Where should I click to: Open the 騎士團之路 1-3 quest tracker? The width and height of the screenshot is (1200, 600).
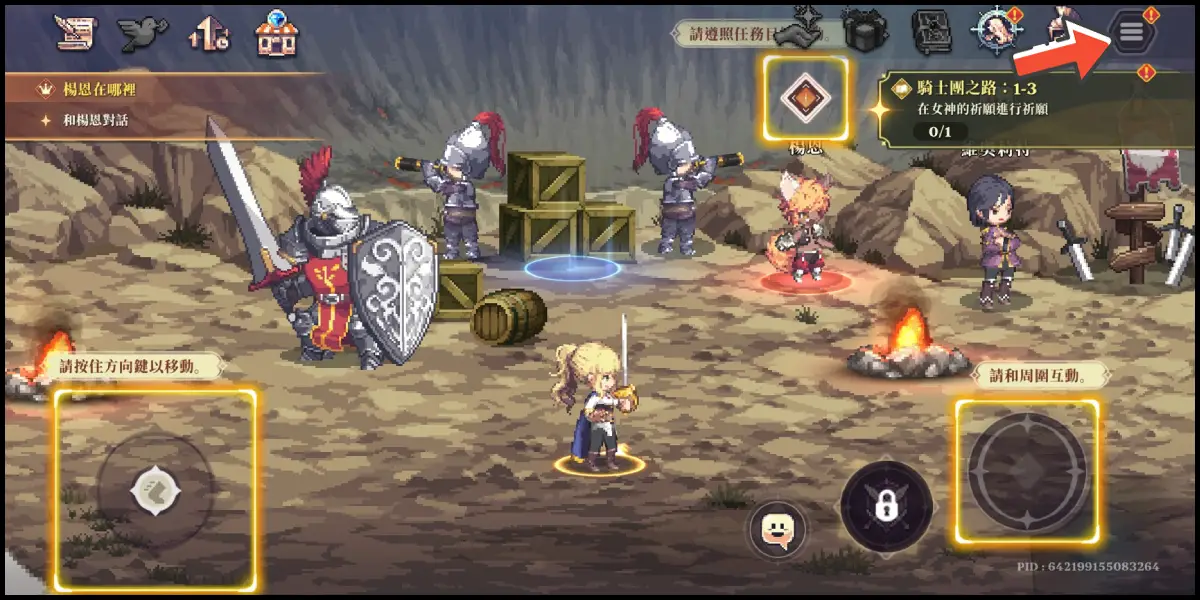pos(1030,109)
